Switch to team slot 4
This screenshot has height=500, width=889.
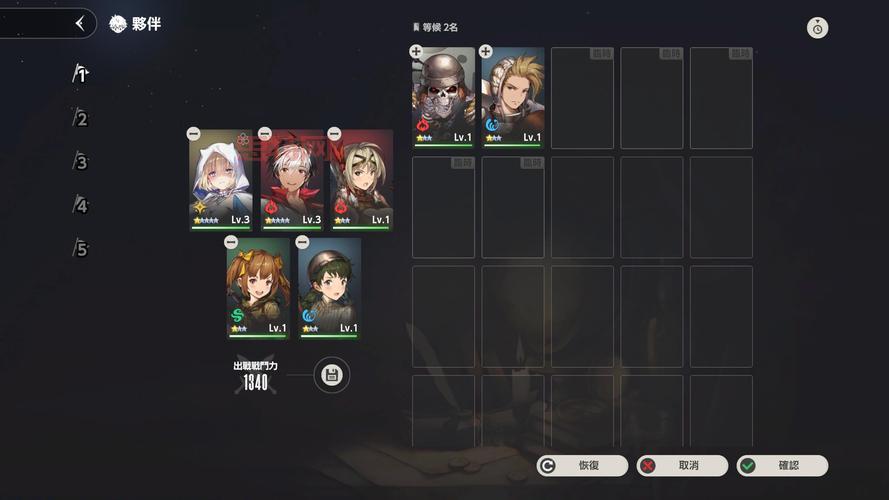(x=81, y=206)
